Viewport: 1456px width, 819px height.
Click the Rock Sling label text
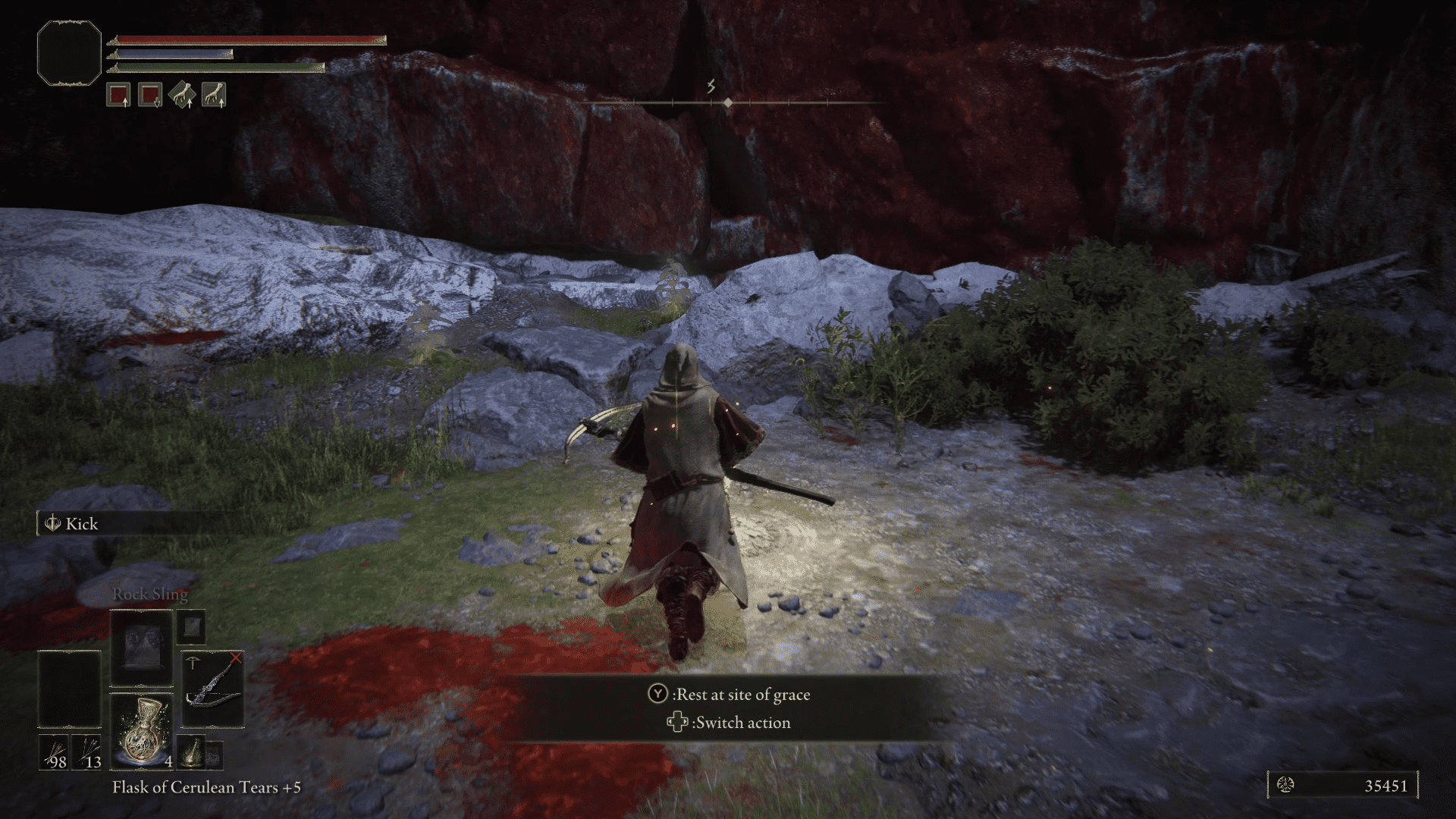[x=152, y=595]
